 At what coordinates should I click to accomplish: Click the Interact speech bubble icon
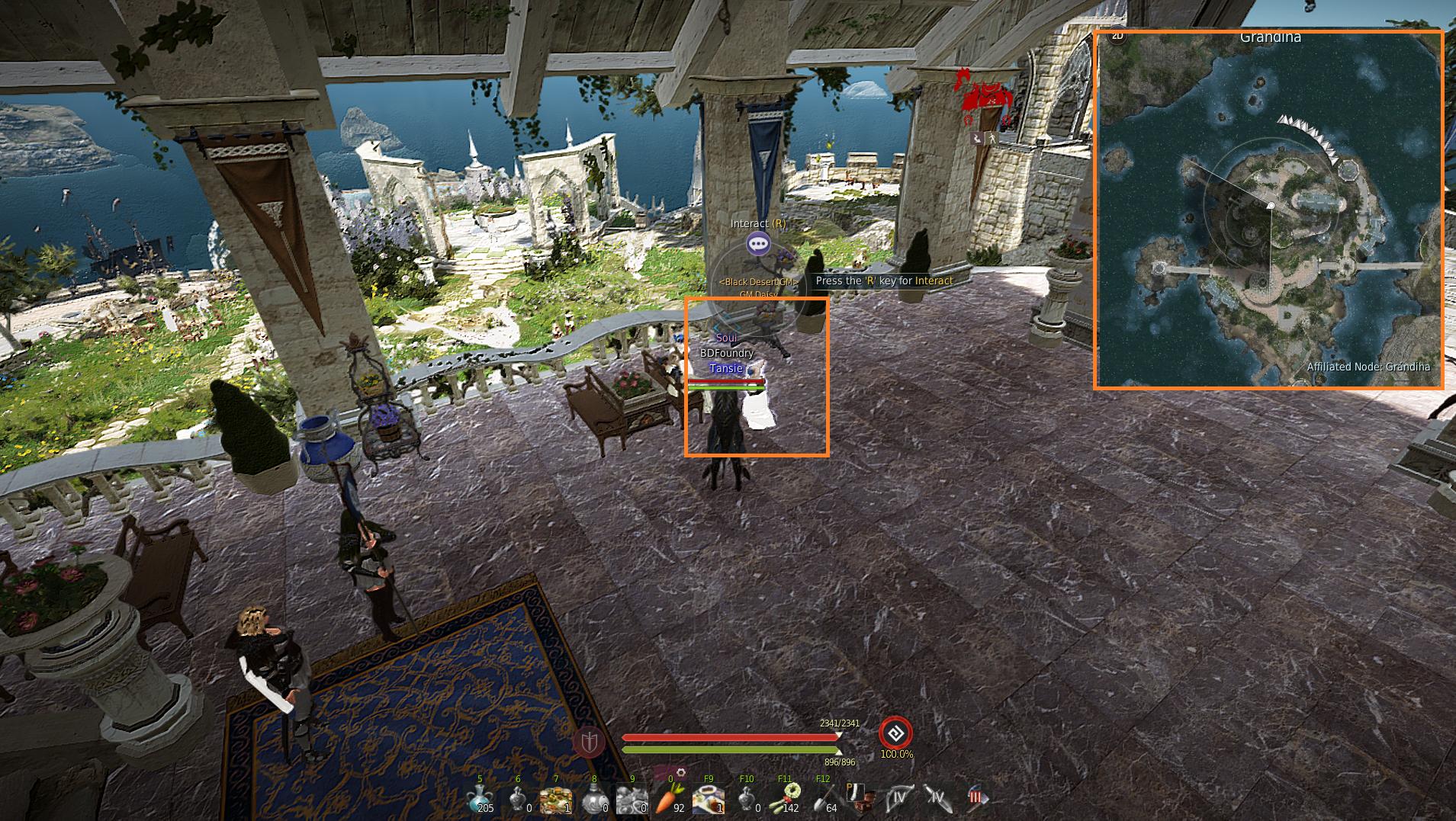tap(758, 244)
